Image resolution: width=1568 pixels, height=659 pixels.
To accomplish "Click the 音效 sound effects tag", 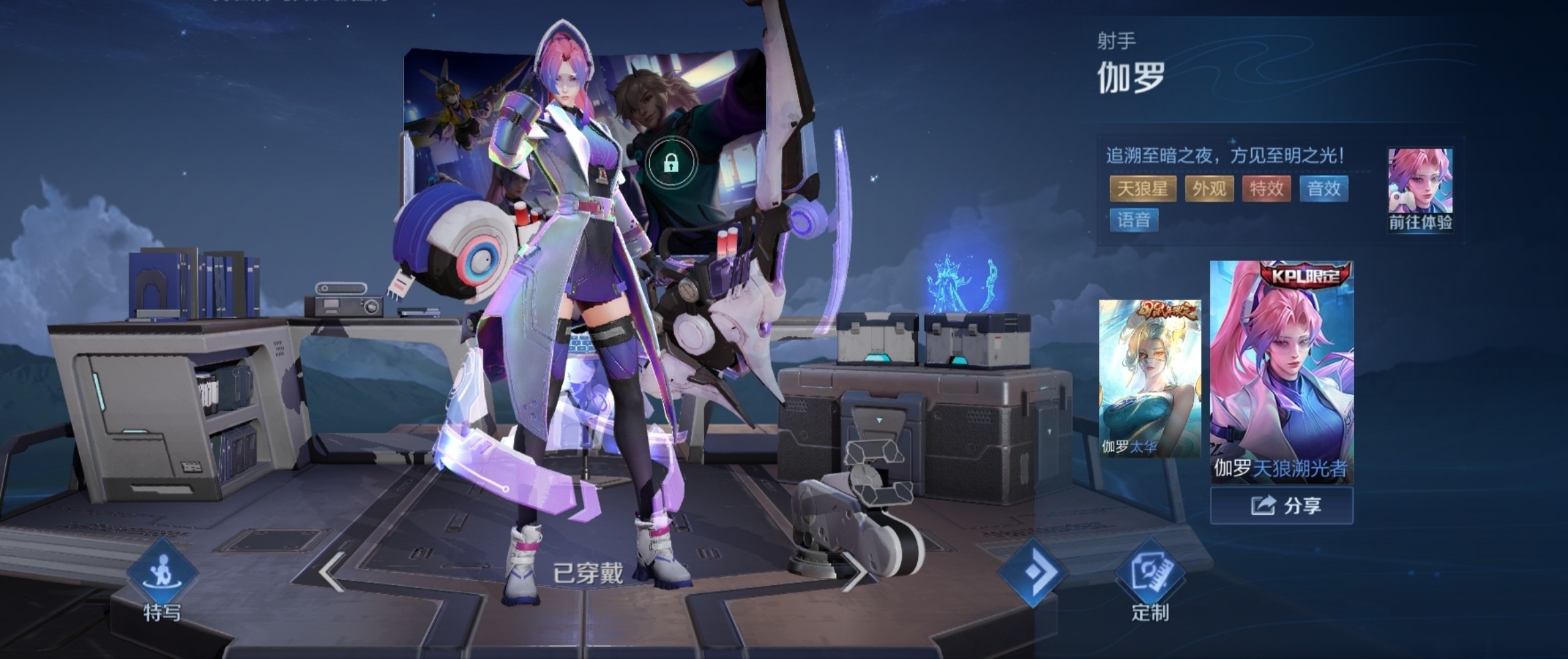I will tap(1323, 189).
